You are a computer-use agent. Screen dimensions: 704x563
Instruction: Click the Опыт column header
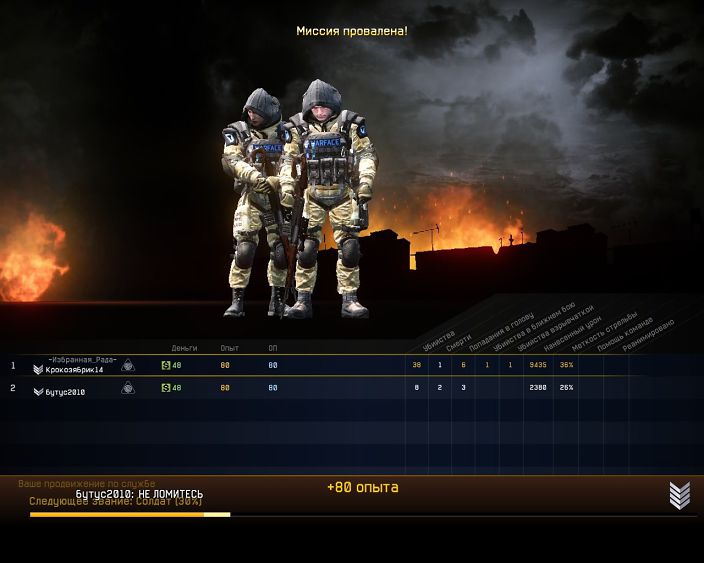(230, 347)
